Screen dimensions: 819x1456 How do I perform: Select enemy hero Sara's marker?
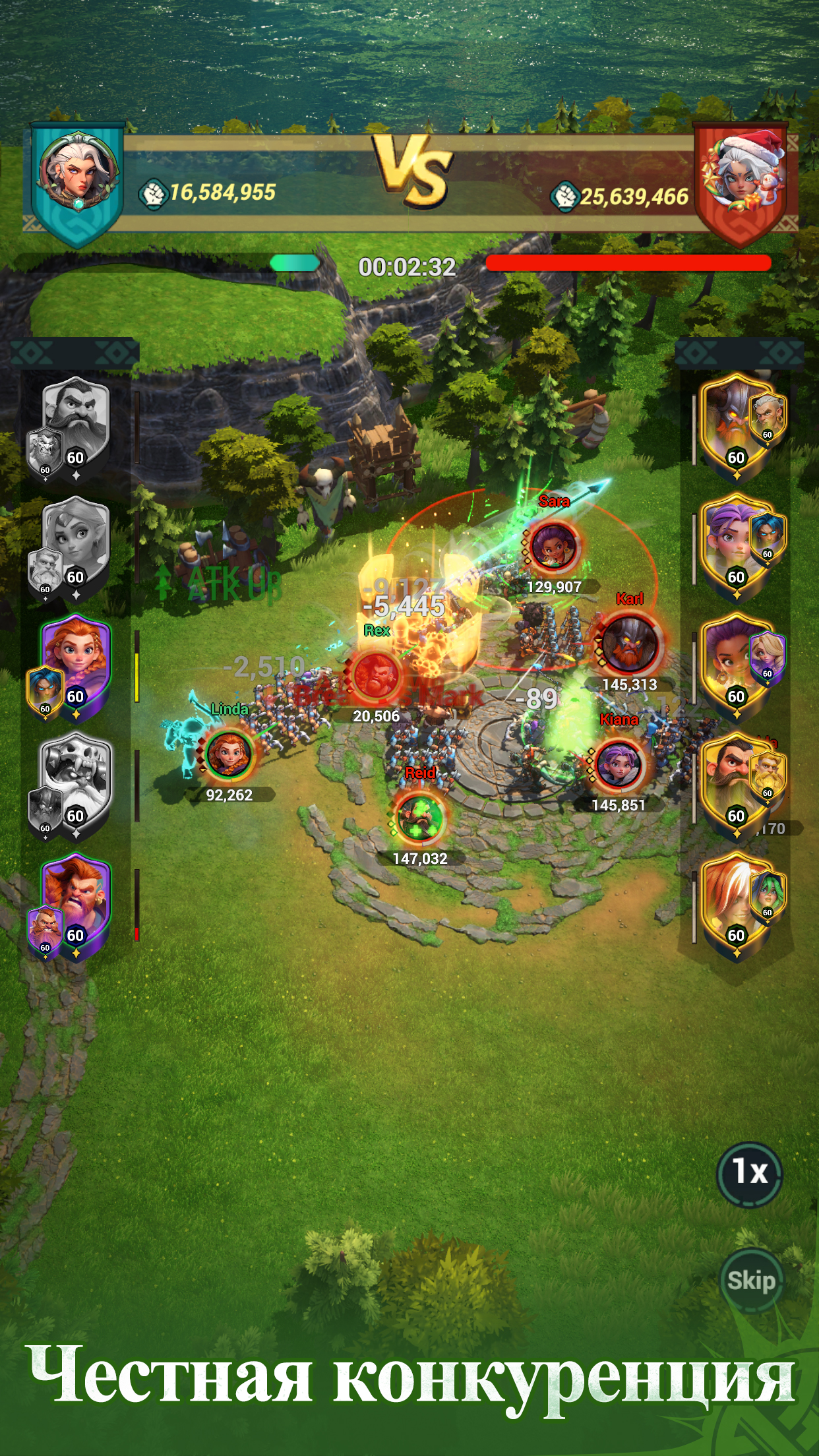554,546
